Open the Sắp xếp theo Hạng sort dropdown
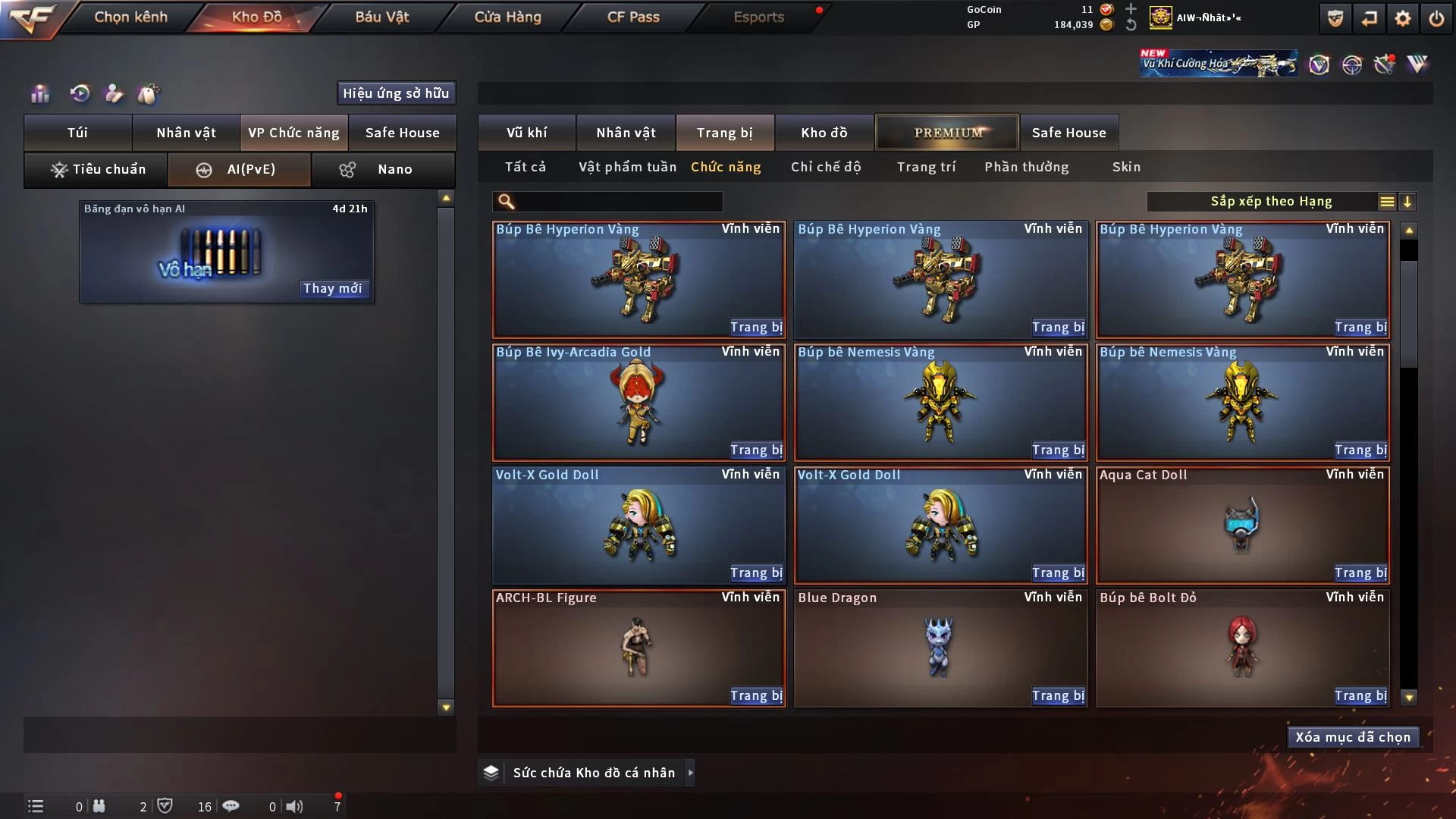 (x=1270, y=202)
